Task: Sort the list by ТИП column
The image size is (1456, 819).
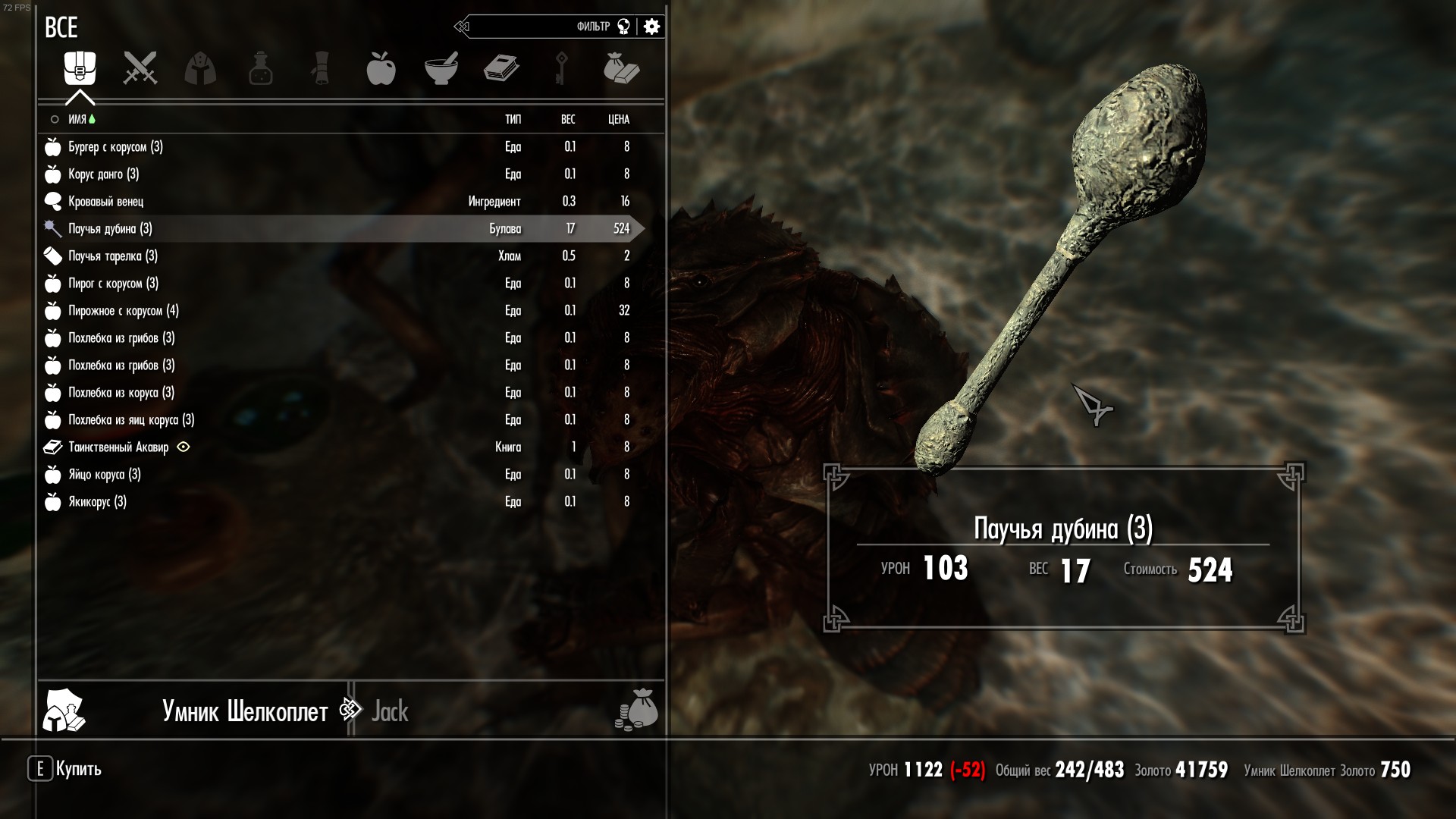Action: 513,119
